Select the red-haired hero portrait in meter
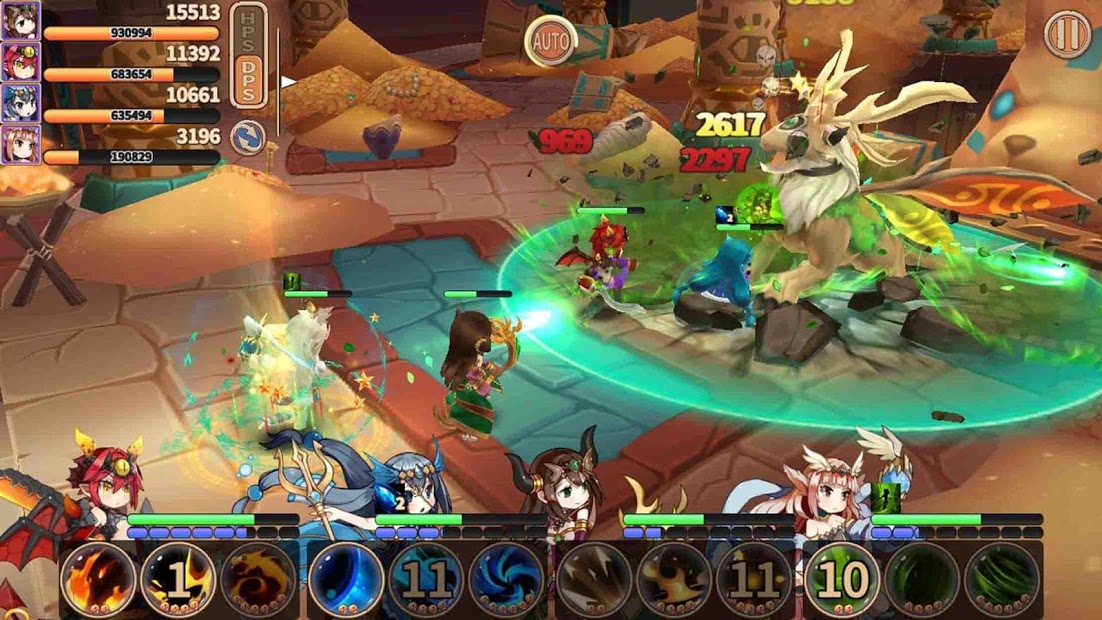Screen dimensions: 1102x620 pyautogui.click(x=21, y=61)
